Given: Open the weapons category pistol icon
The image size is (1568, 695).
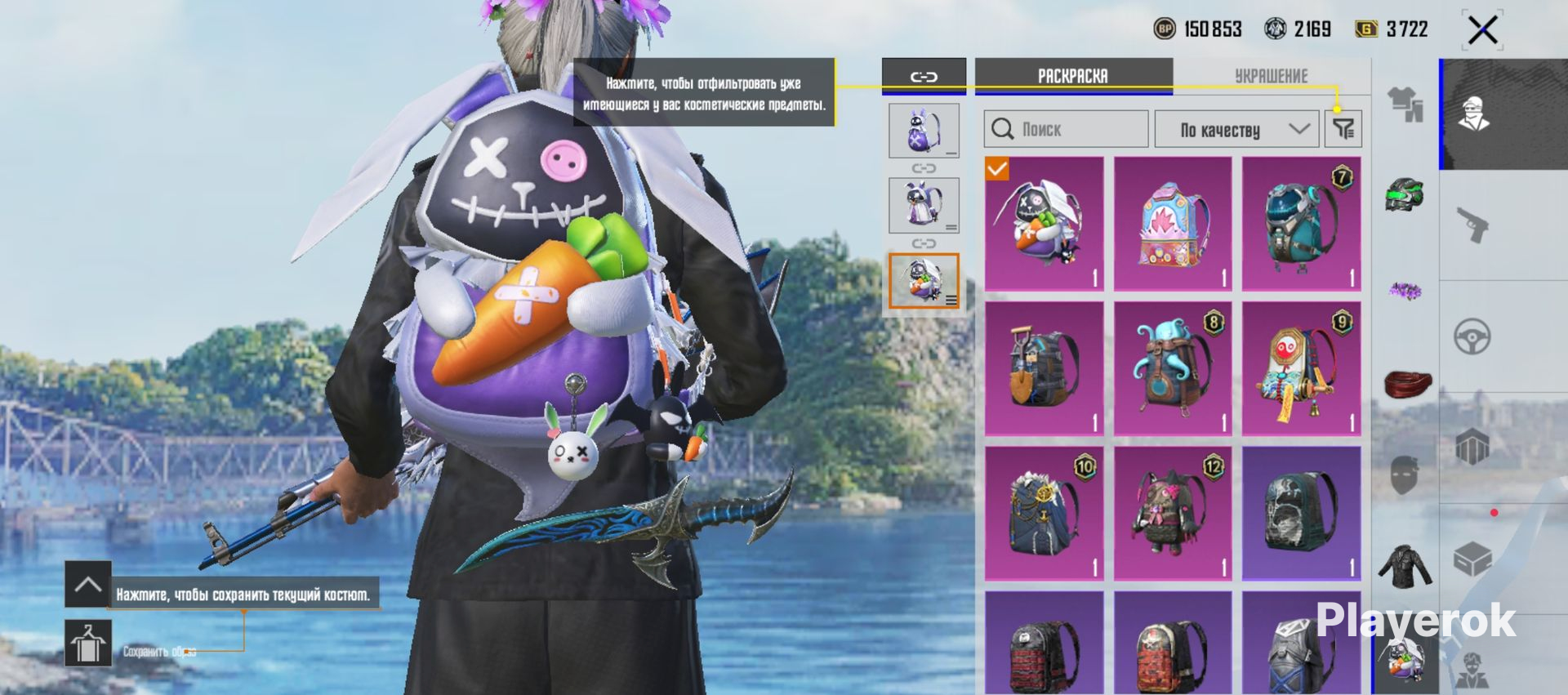Looking at the screenshot, I should pyautogui.click(x=1472, y=225).
